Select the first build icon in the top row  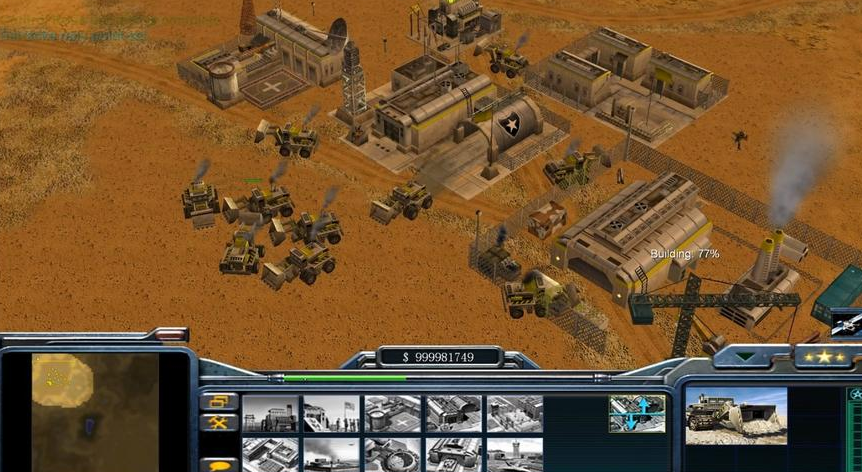pos(270,413)
